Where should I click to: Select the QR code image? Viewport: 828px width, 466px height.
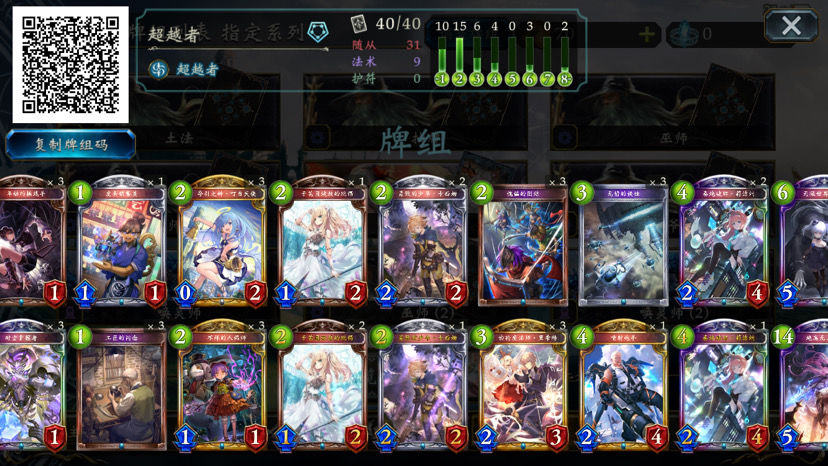point(70,63)
